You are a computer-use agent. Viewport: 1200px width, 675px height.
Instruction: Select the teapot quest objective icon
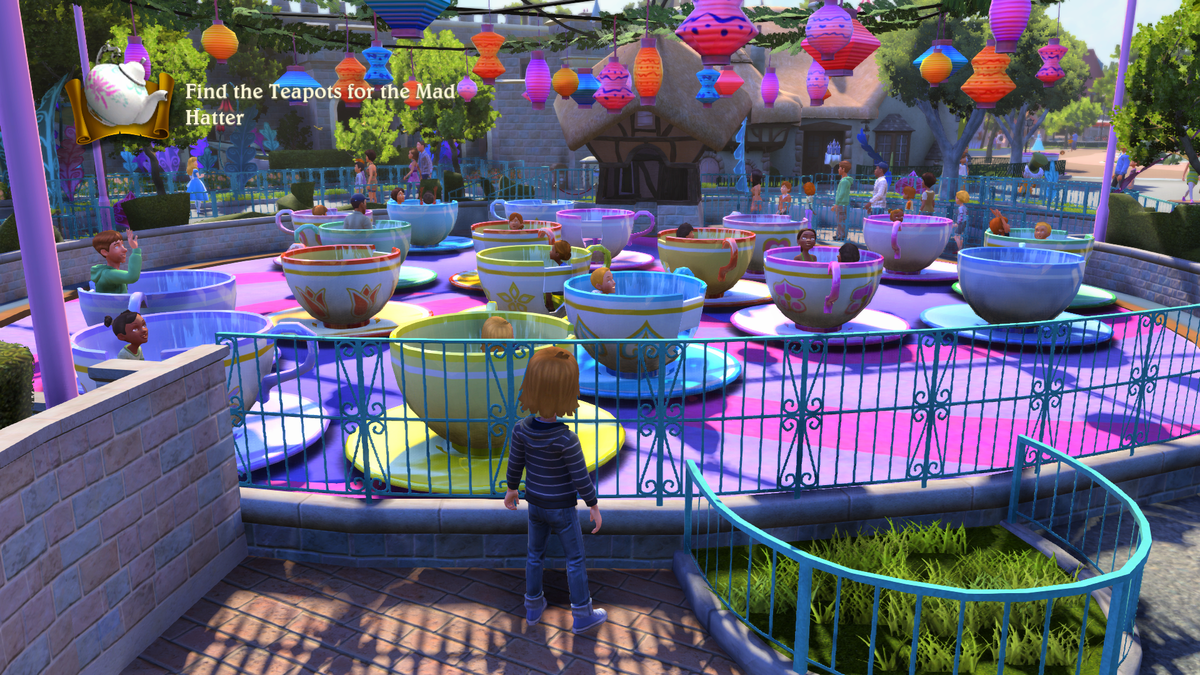click(120, 97)
